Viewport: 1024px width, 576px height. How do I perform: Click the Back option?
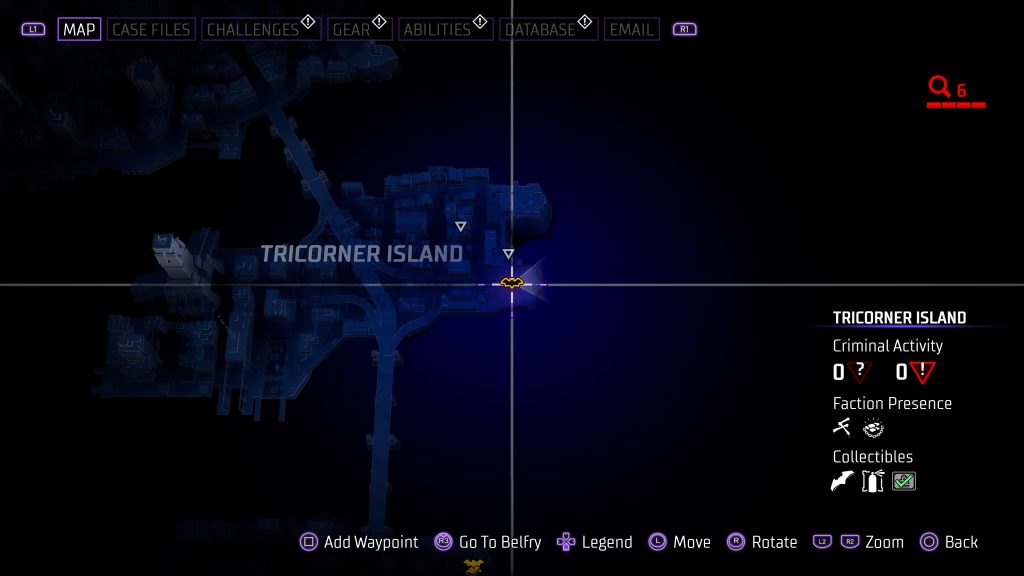click(x=948, y=542)
